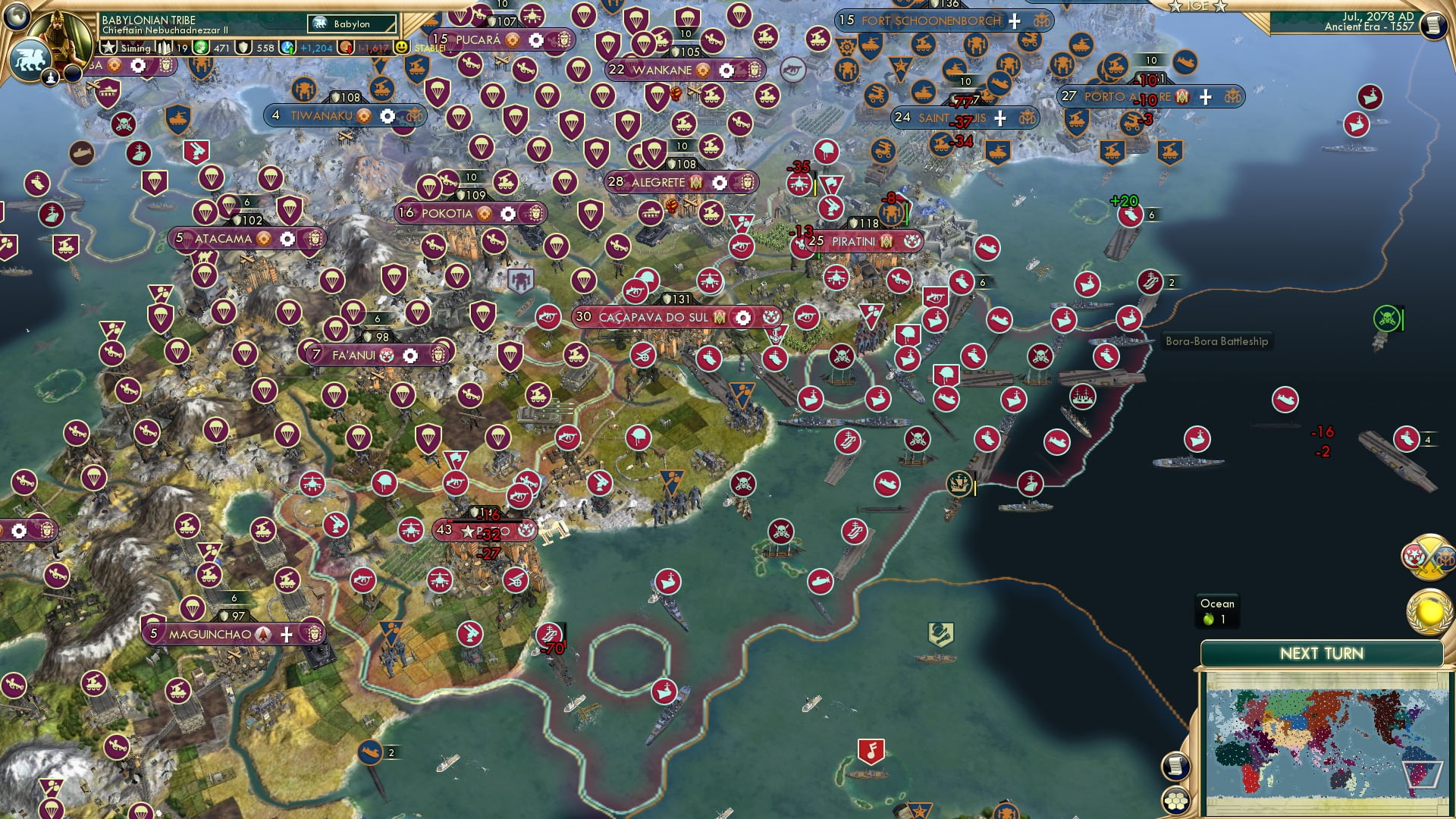The width and height of the screenshot is (1456, 819).
Task: Click the star to the left of IGE
Action: [1175, 6]
